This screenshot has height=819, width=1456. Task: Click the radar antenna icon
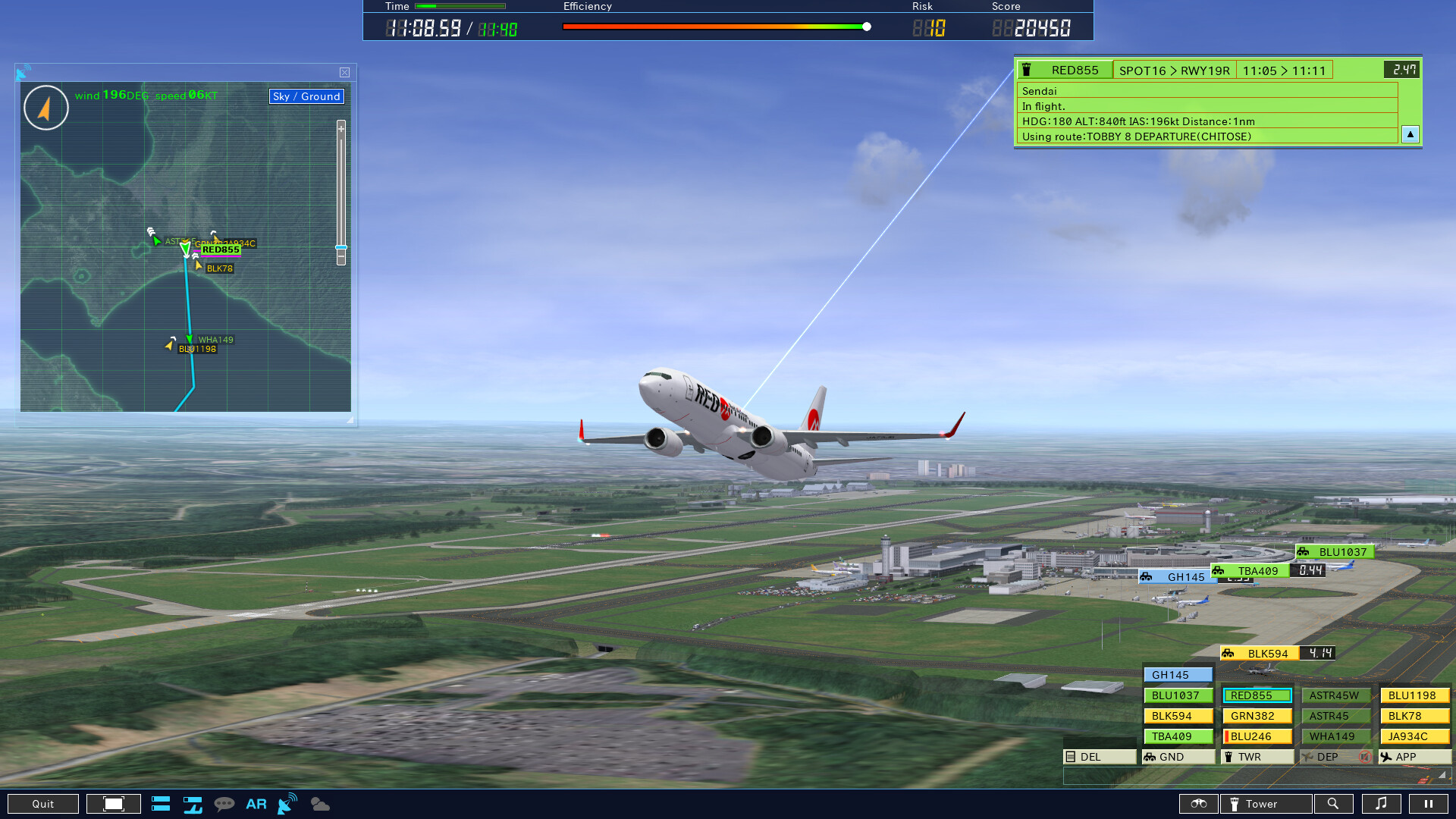(286, 805)
